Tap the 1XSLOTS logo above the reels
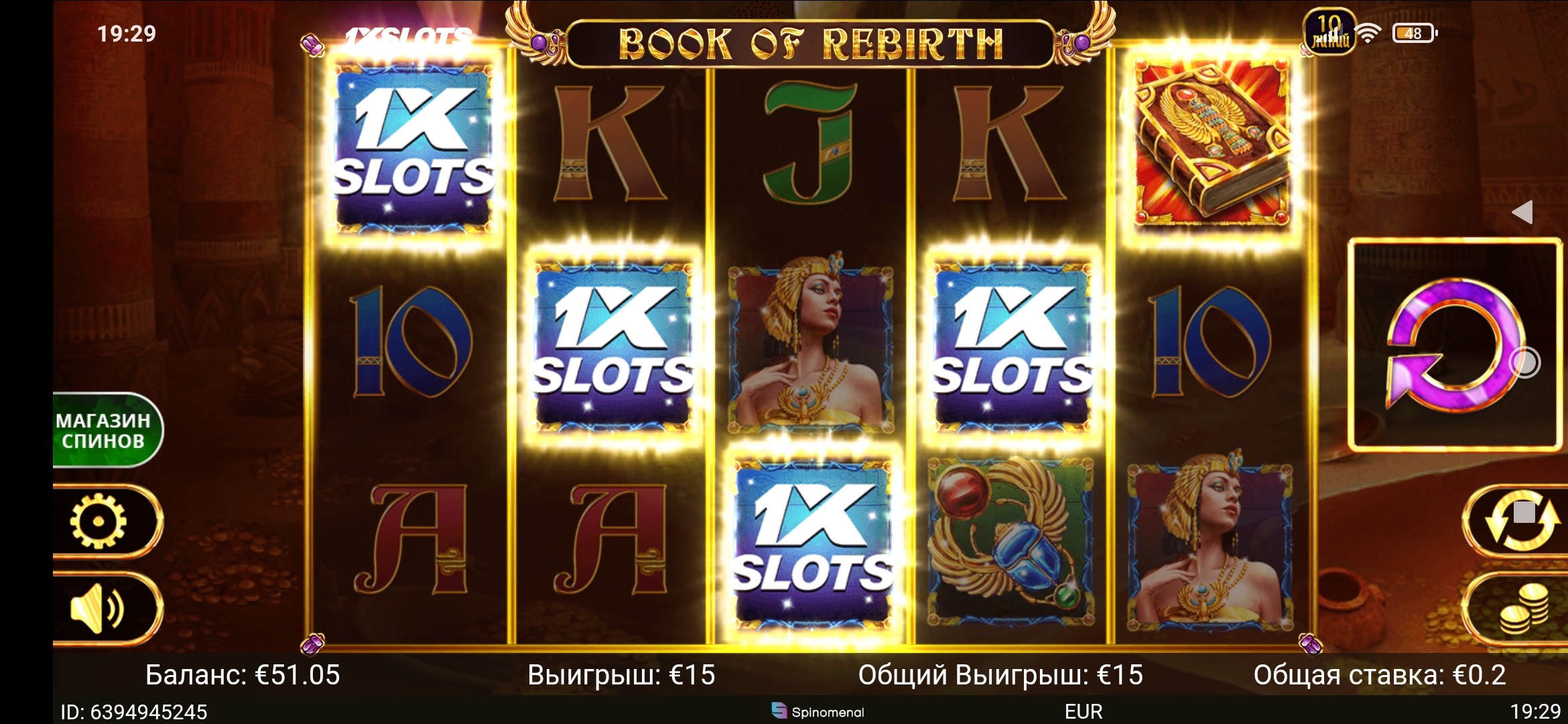The width and height of the screenshot is (1568, 724). [x=407, y=37]
